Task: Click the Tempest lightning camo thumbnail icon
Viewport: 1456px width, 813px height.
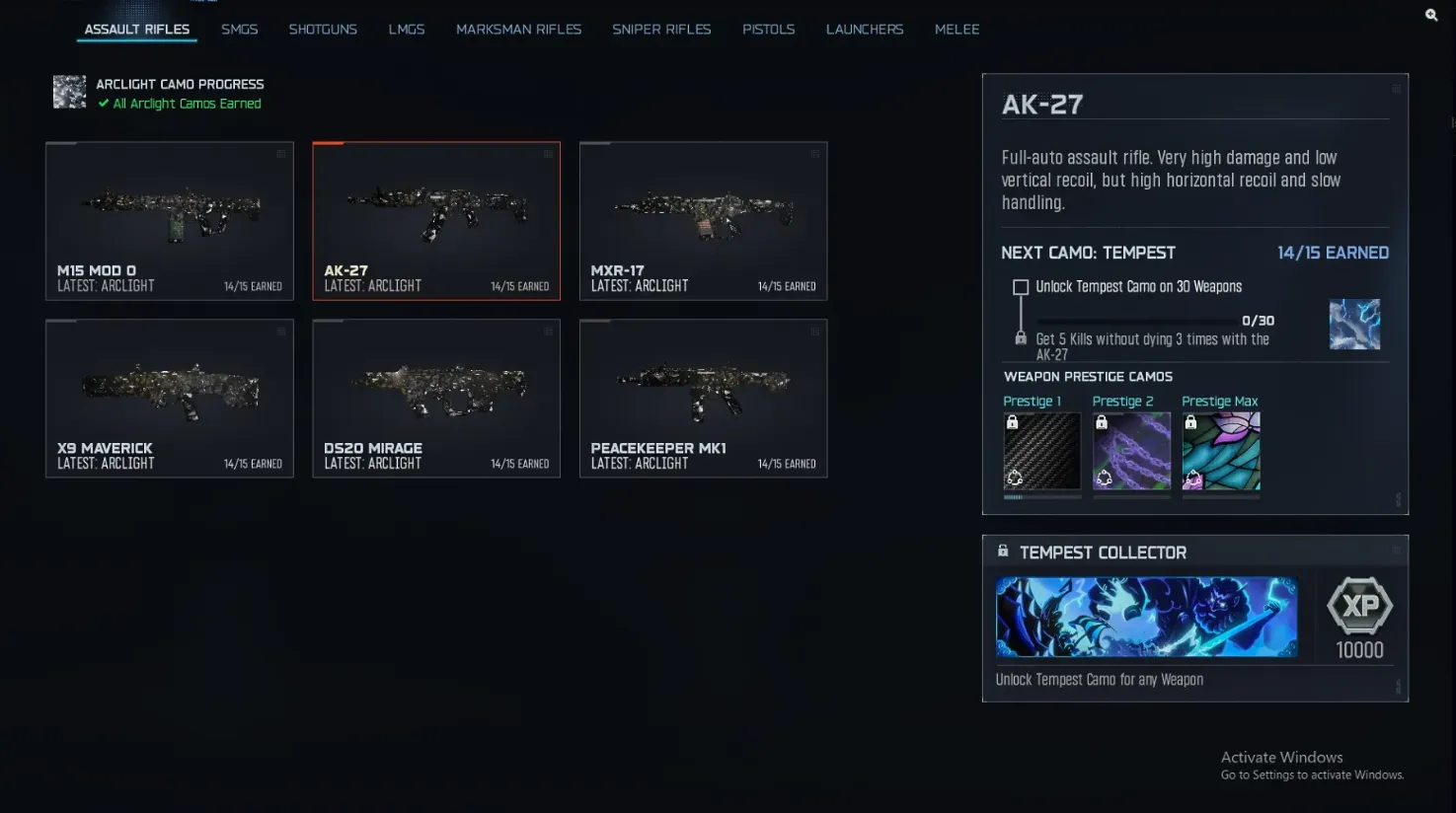Action: click(1354, 324)
